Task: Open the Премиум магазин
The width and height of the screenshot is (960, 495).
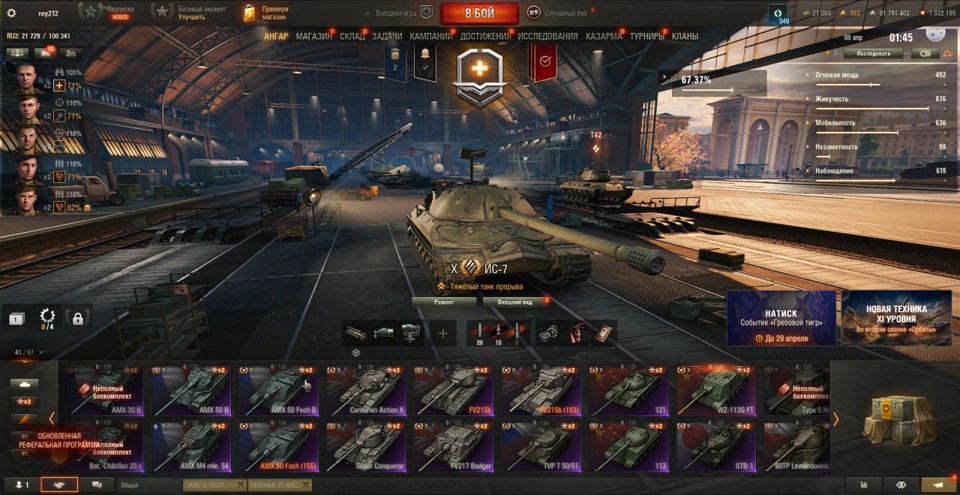Action: coord(266,13)
